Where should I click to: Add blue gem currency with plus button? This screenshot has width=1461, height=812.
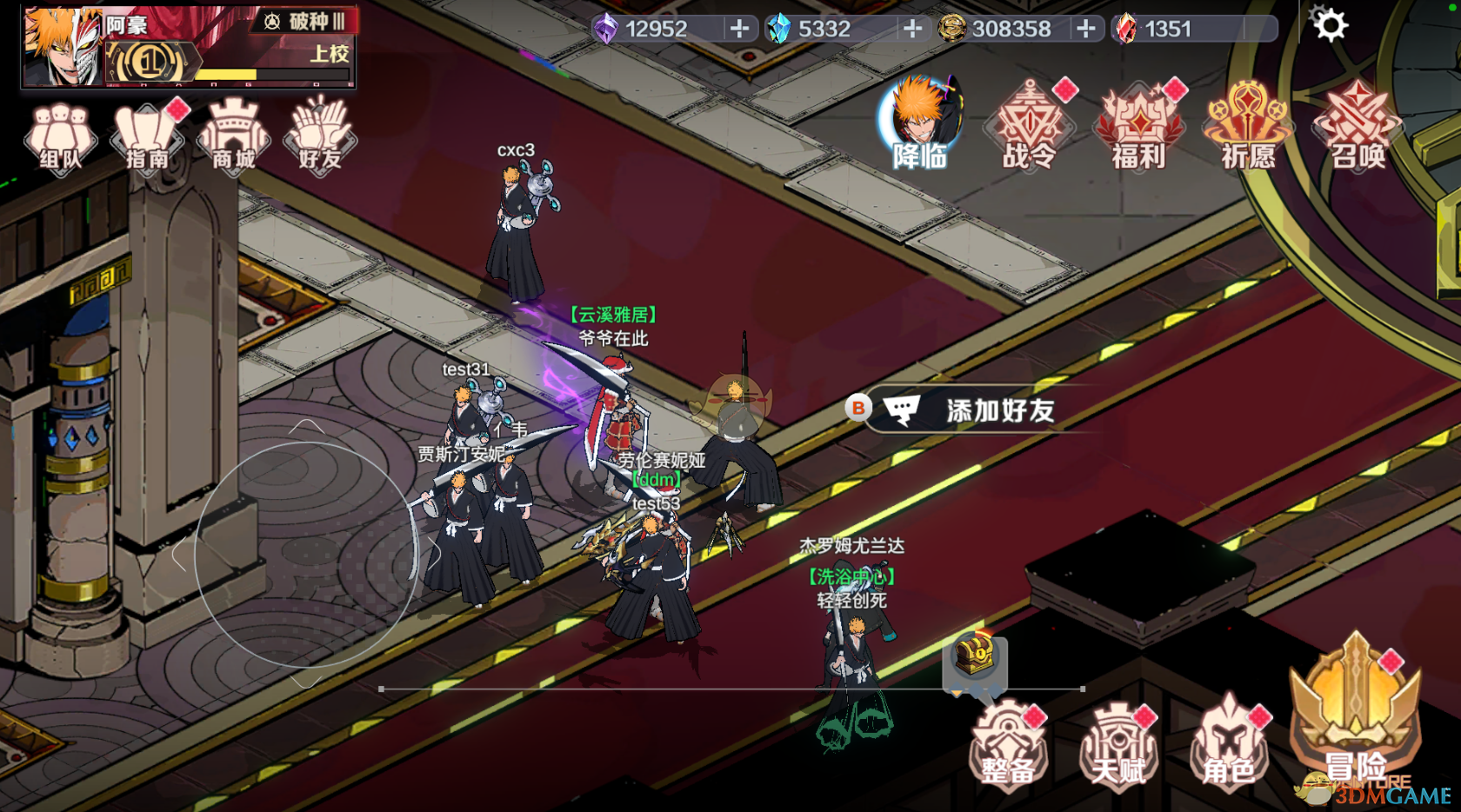coord(912,29)
